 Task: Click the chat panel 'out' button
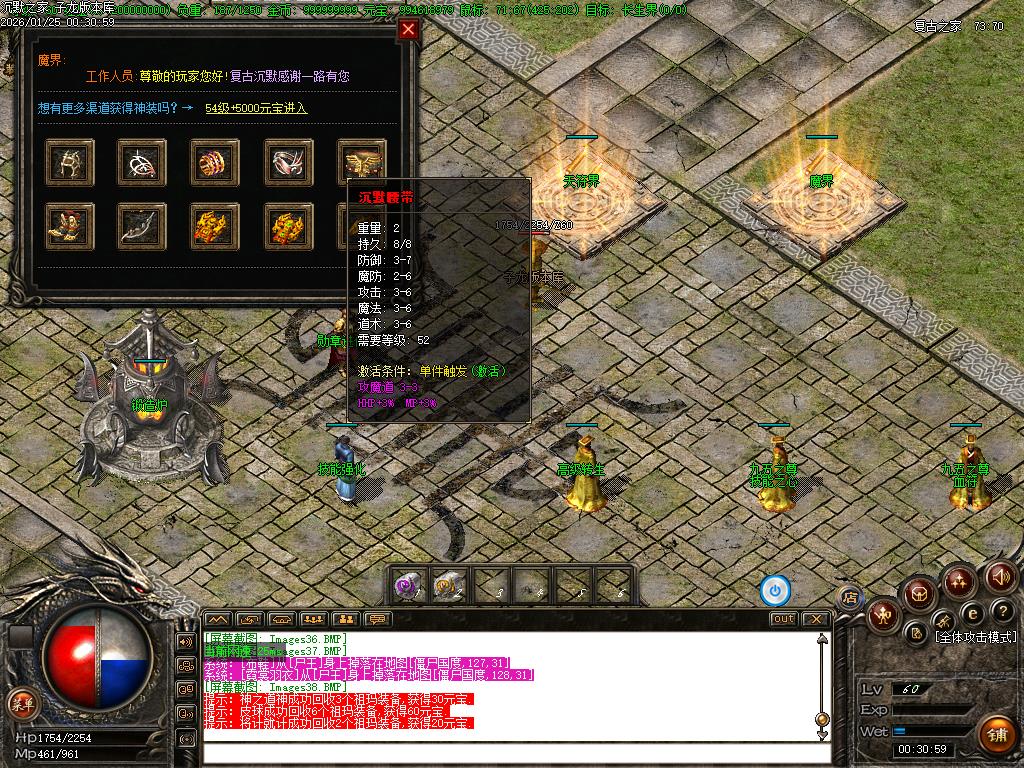[x=784, y=619]
